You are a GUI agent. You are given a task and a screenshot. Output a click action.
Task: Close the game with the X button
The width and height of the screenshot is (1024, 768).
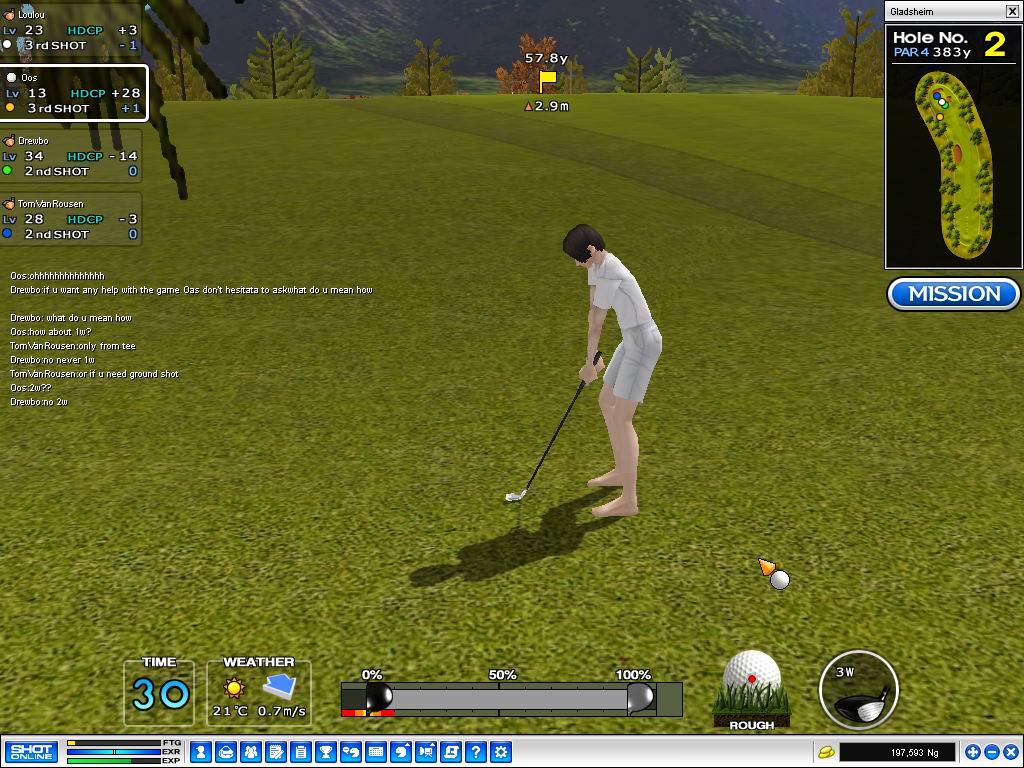[x=1010, y=752]
